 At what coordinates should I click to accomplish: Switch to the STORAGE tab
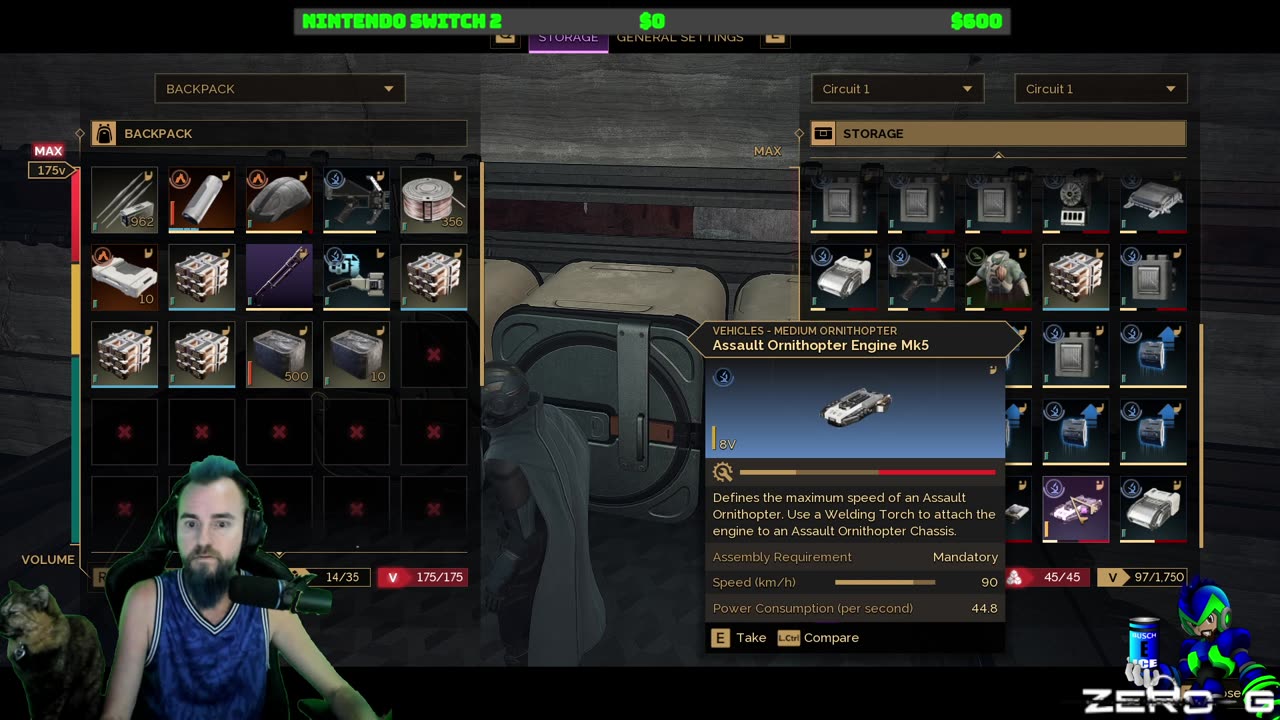click(567, 38)
